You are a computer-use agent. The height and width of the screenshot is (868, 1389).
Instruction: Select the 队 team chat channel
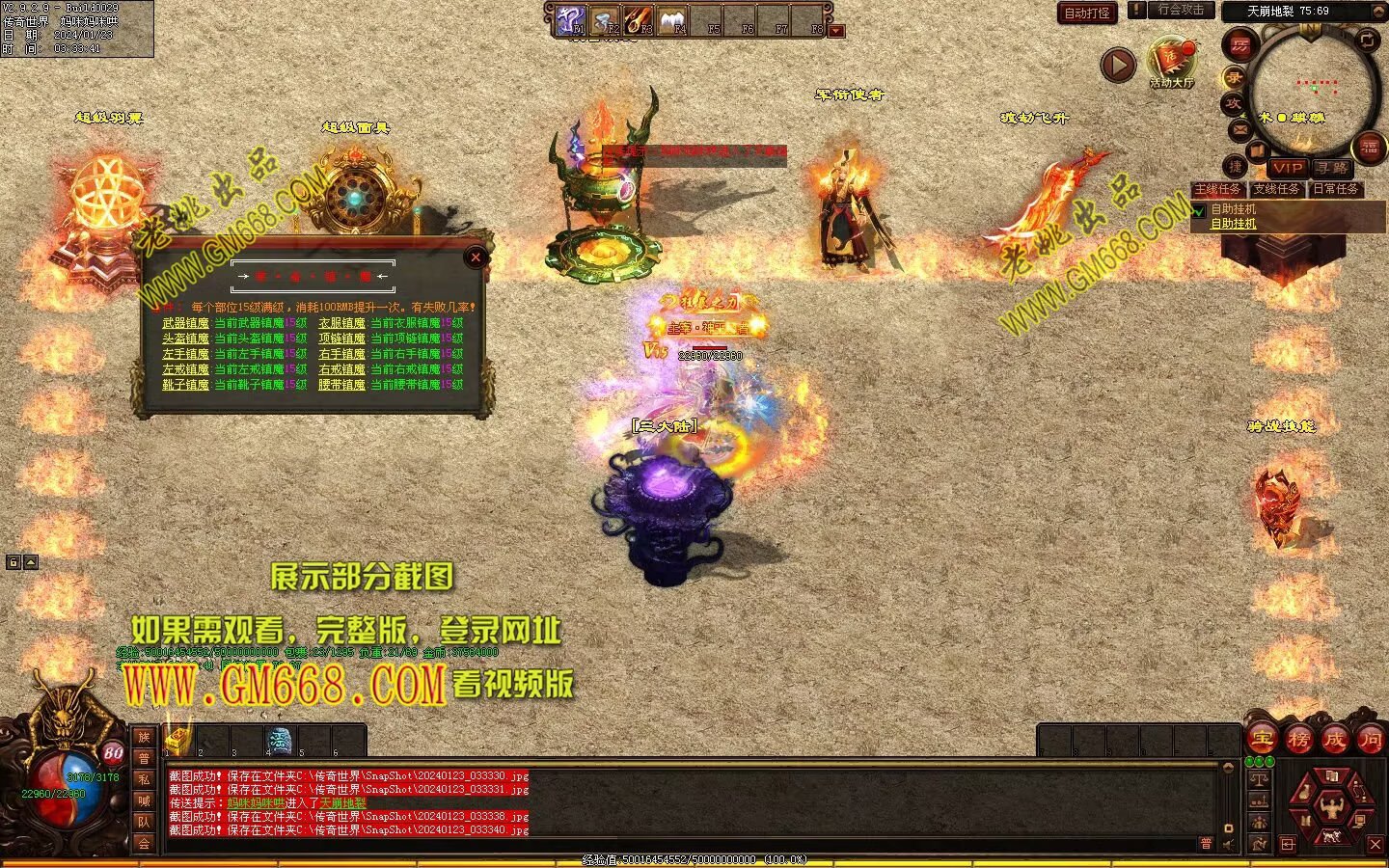click(144, 822)
